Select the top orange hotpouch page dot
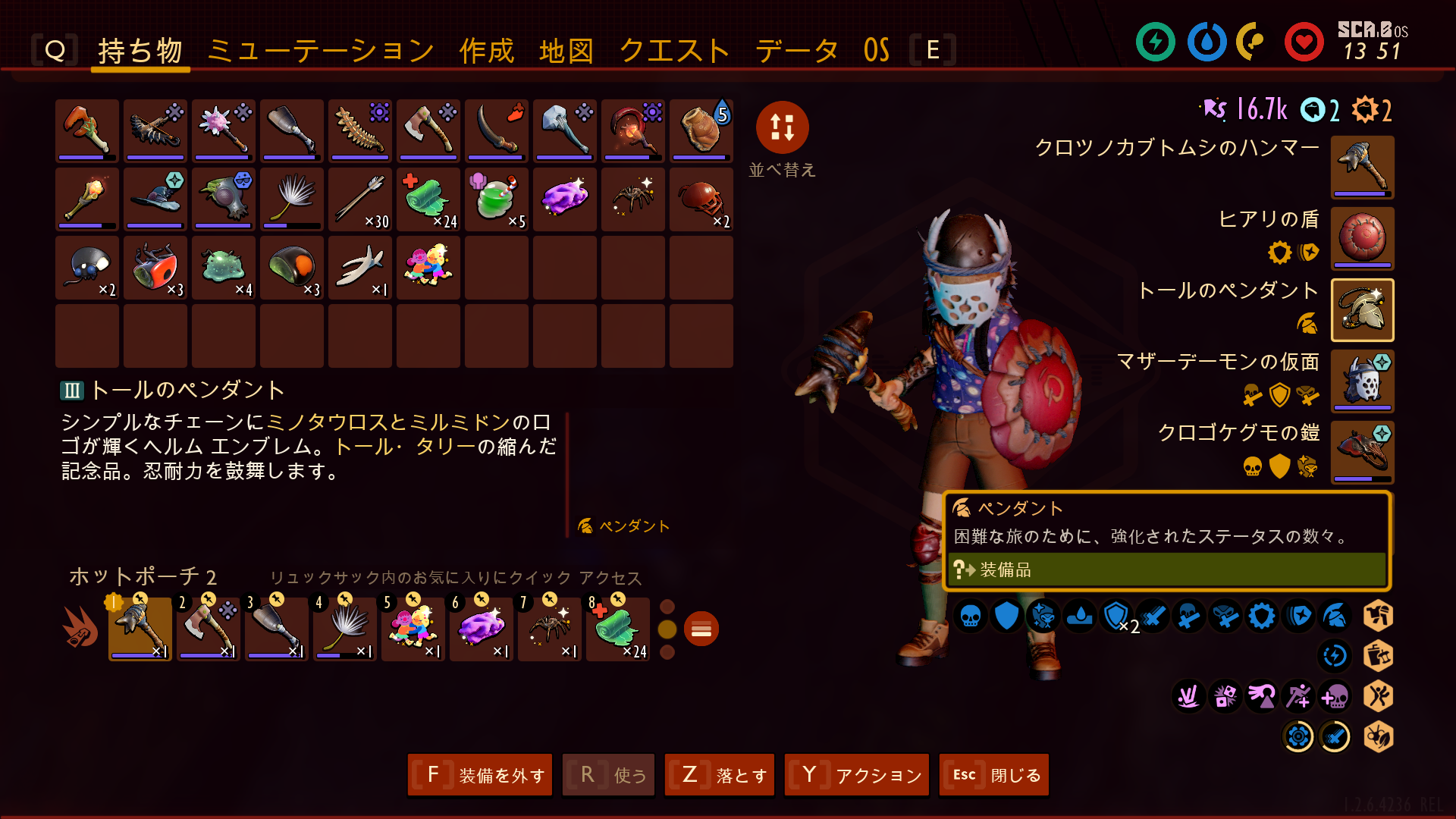The image size is (1456, 819). (668, 606)
